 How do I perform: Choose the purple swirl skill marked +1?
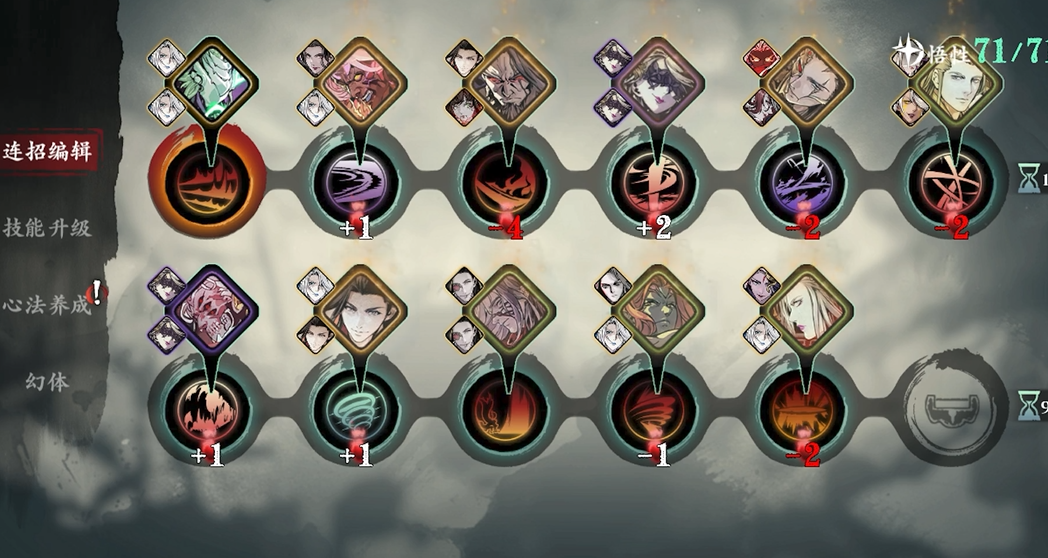[x=358, y=180]
